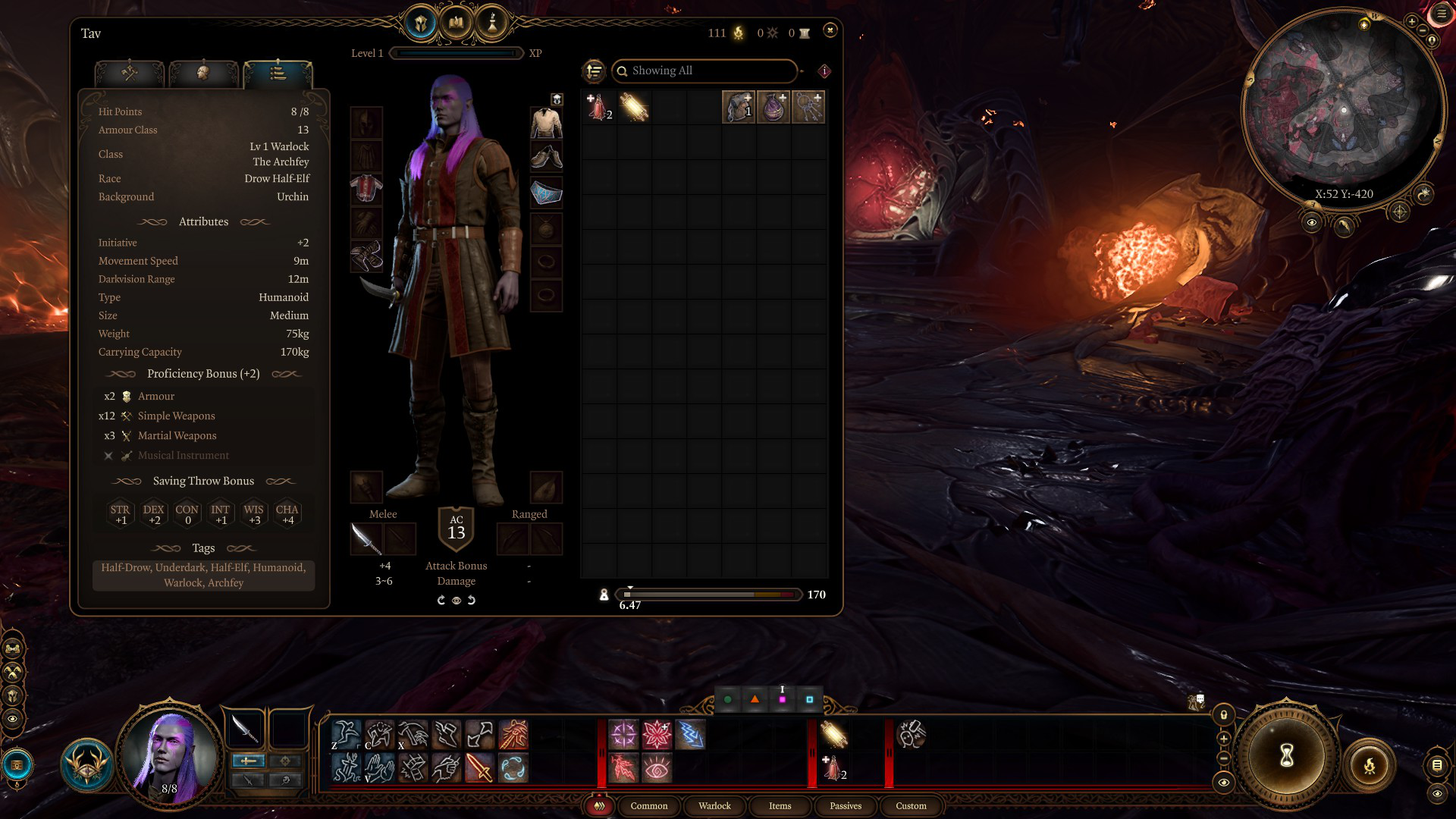1456x819 pixels.
Task: Switch to the Items hotbar tab
Action: click(780, 806)
